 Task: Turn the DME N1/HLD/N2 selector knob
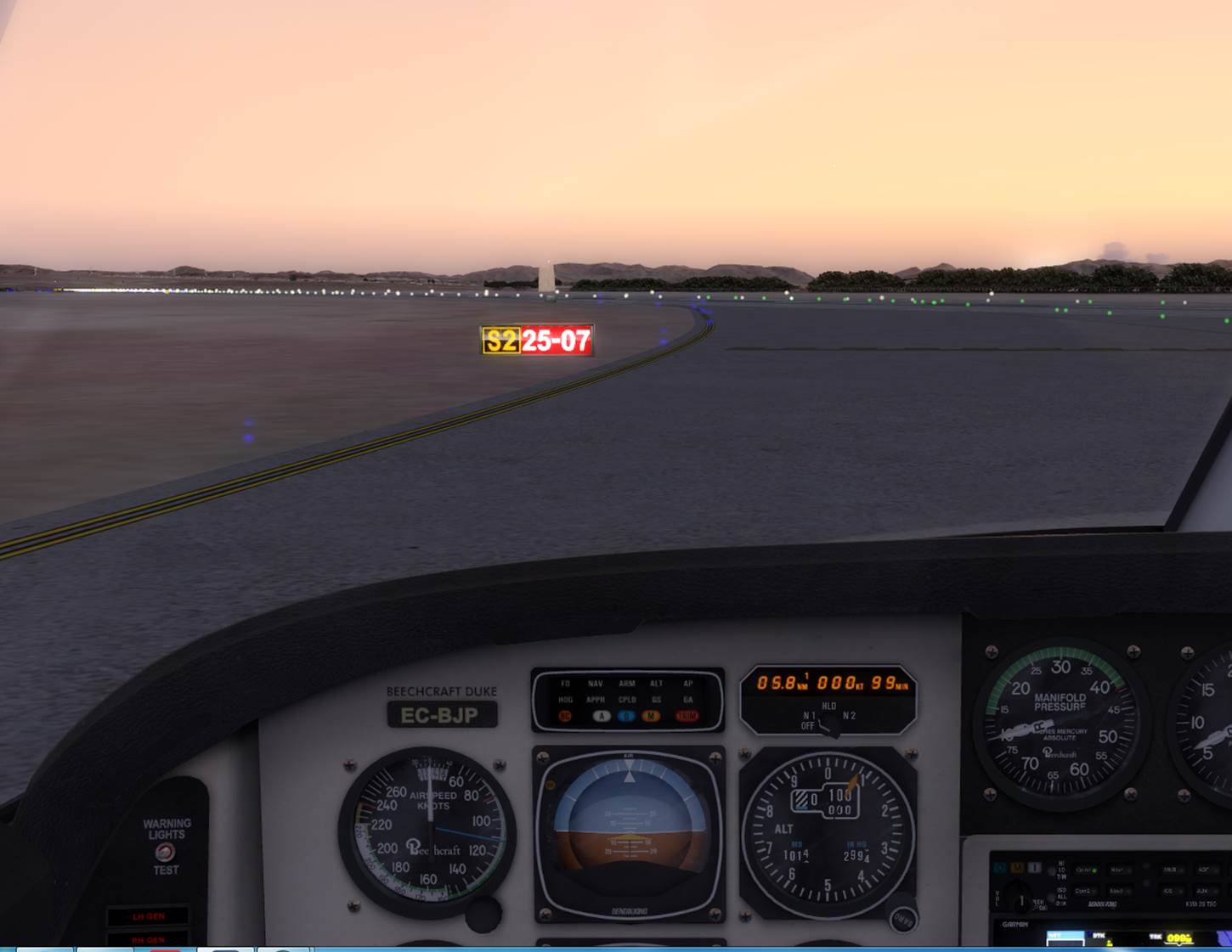(x=828, y=722)
